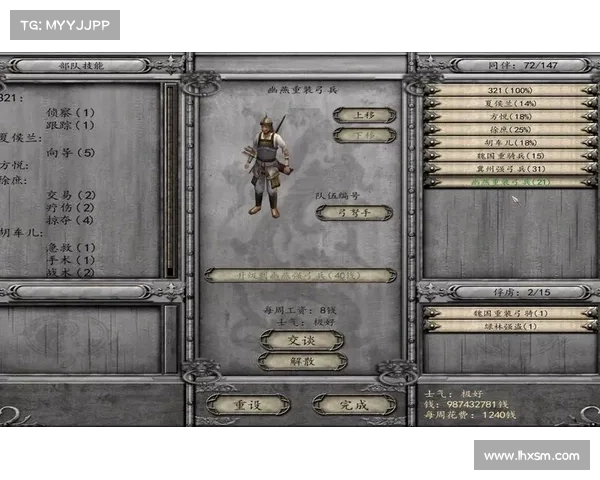Select prisoner 魏国重装弓骑 (1)

point(509,313)
